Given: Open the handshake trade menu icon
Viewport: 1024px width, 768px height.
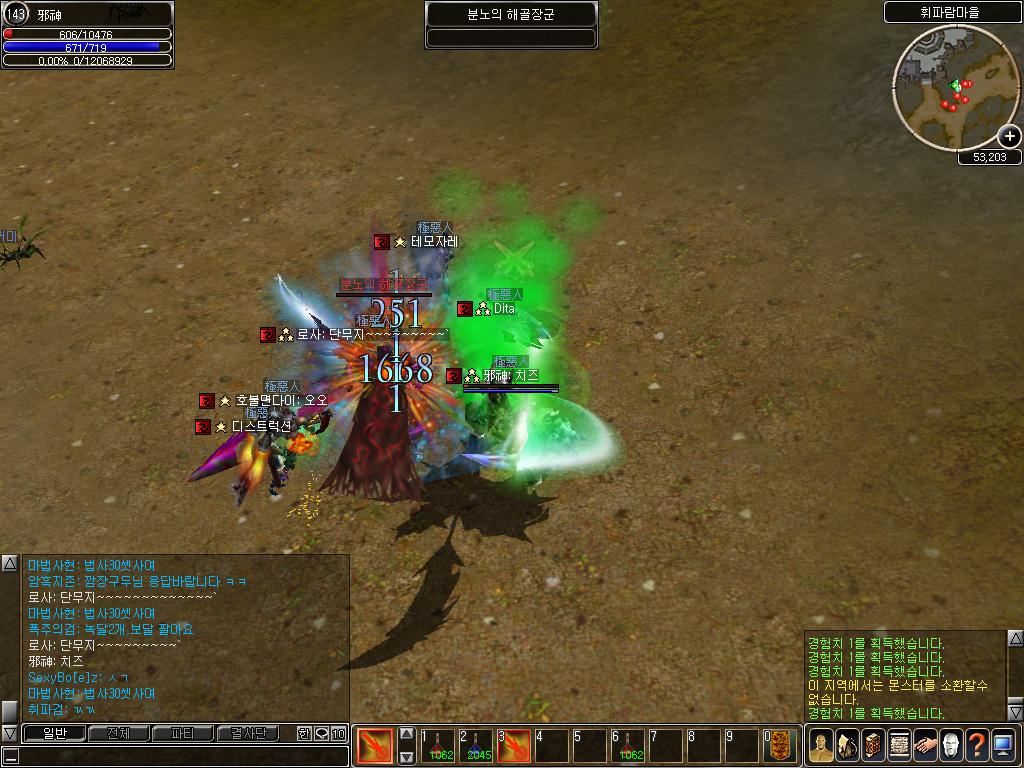Looking at the screenshot, I should coord(924,746).
